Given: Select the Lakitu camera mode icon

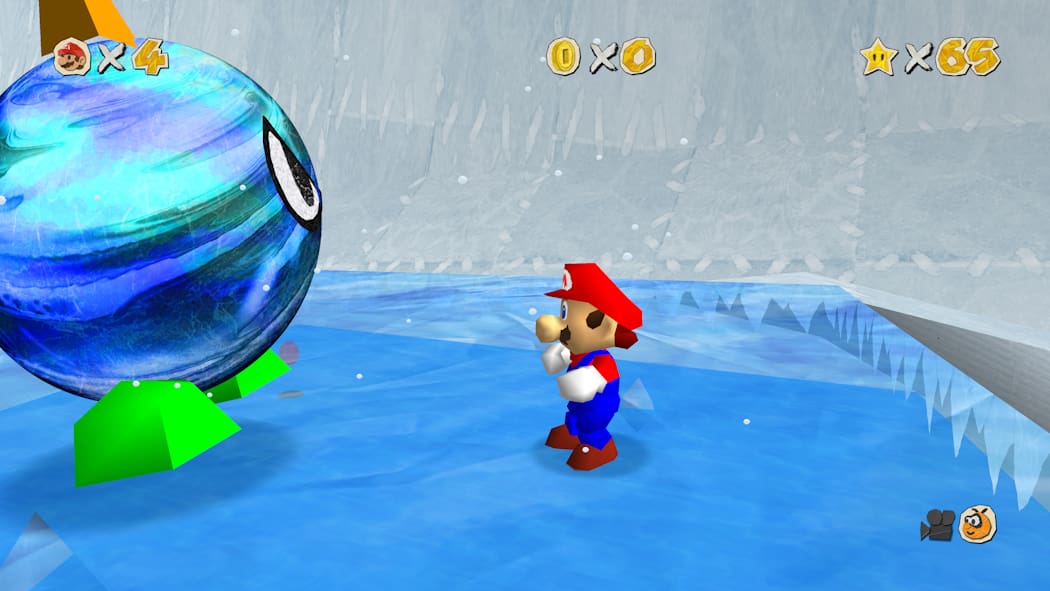Looking at the screenshot, I should click(x=977, y=524).
